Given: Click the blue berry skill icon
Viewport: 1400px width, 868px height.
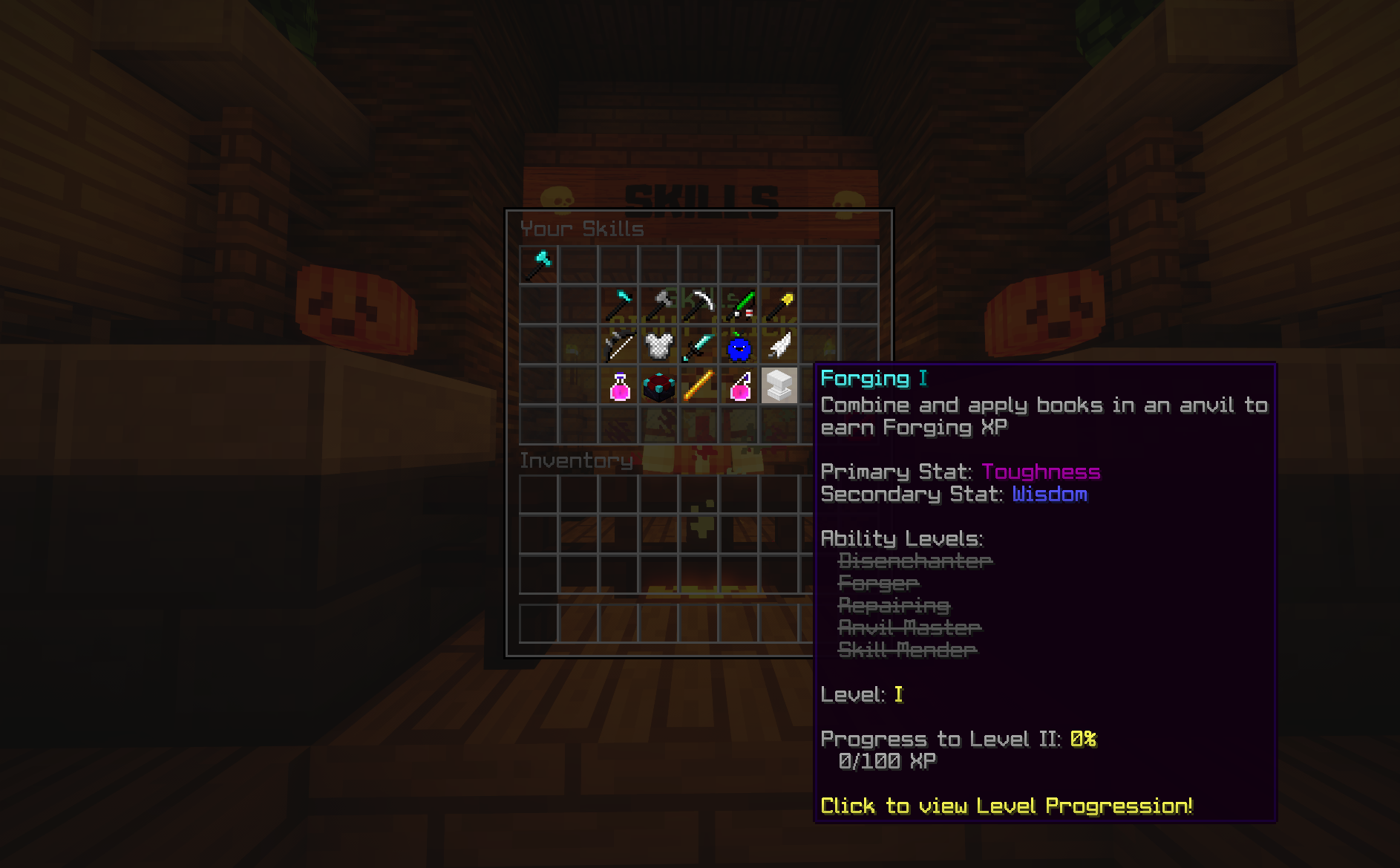Looking at the screenshot, I should [x=740, y=345].
